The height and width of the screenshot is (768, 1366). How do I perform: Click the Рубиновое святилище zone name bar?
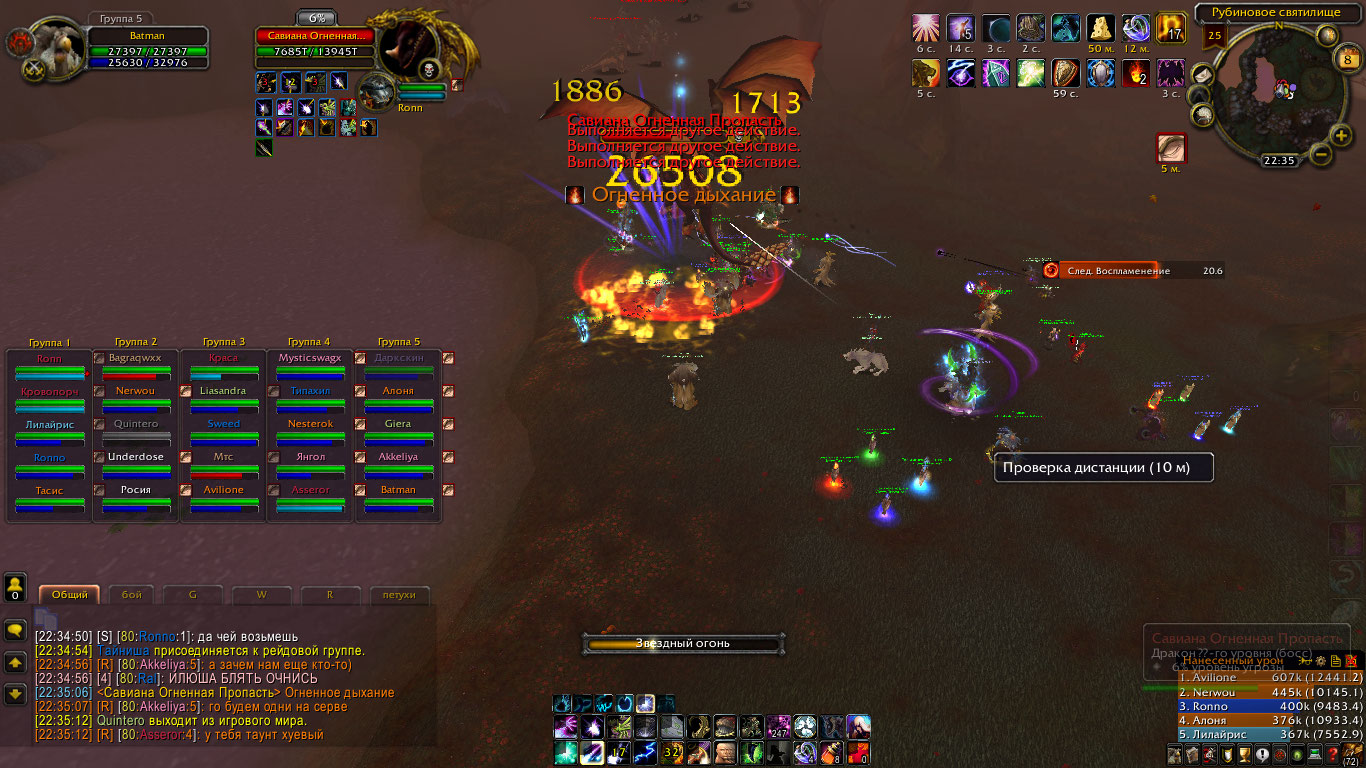pos(1273,13)
